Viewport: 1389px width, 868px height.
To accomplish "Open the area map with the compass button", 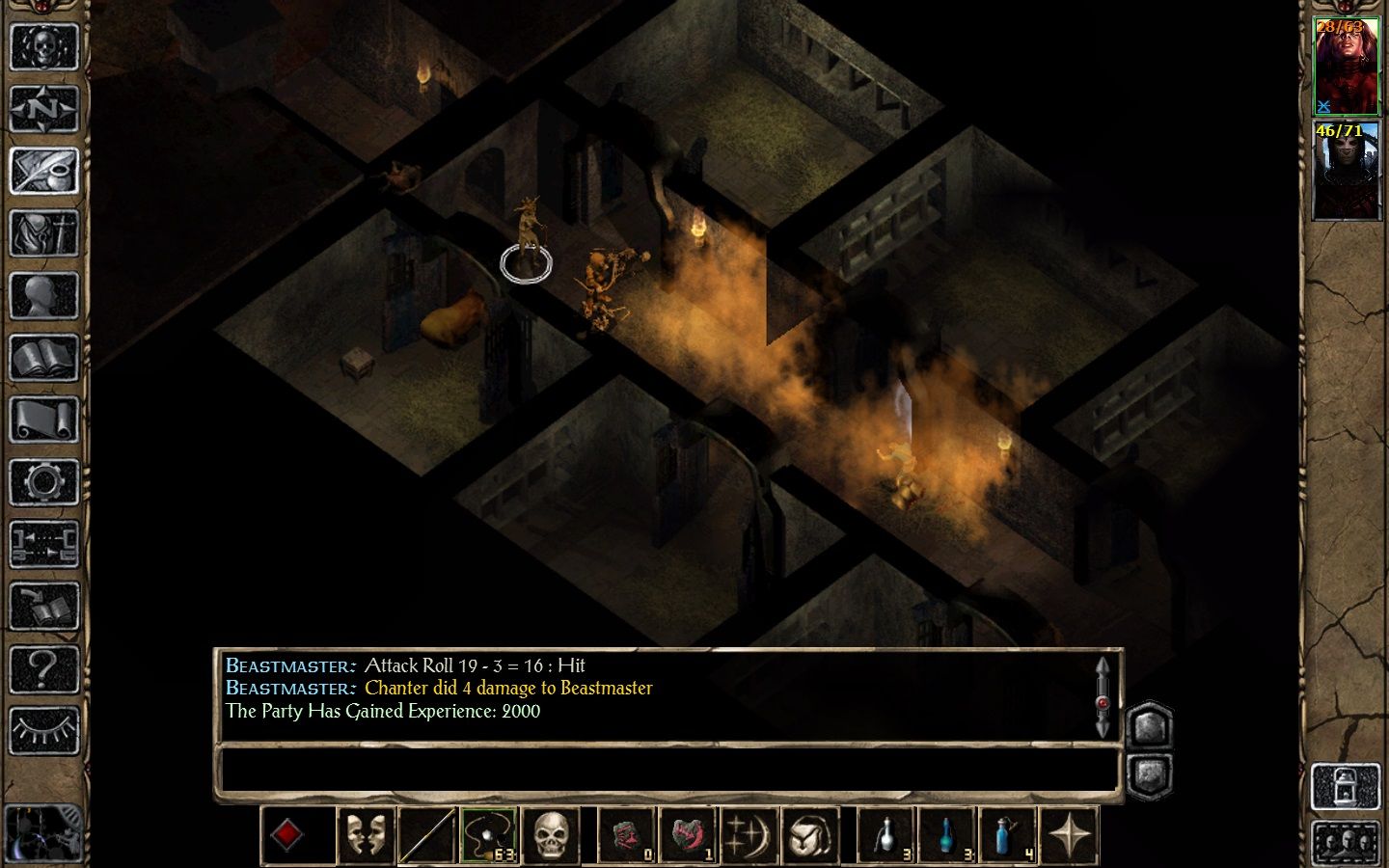I will [x=43, y=108].
